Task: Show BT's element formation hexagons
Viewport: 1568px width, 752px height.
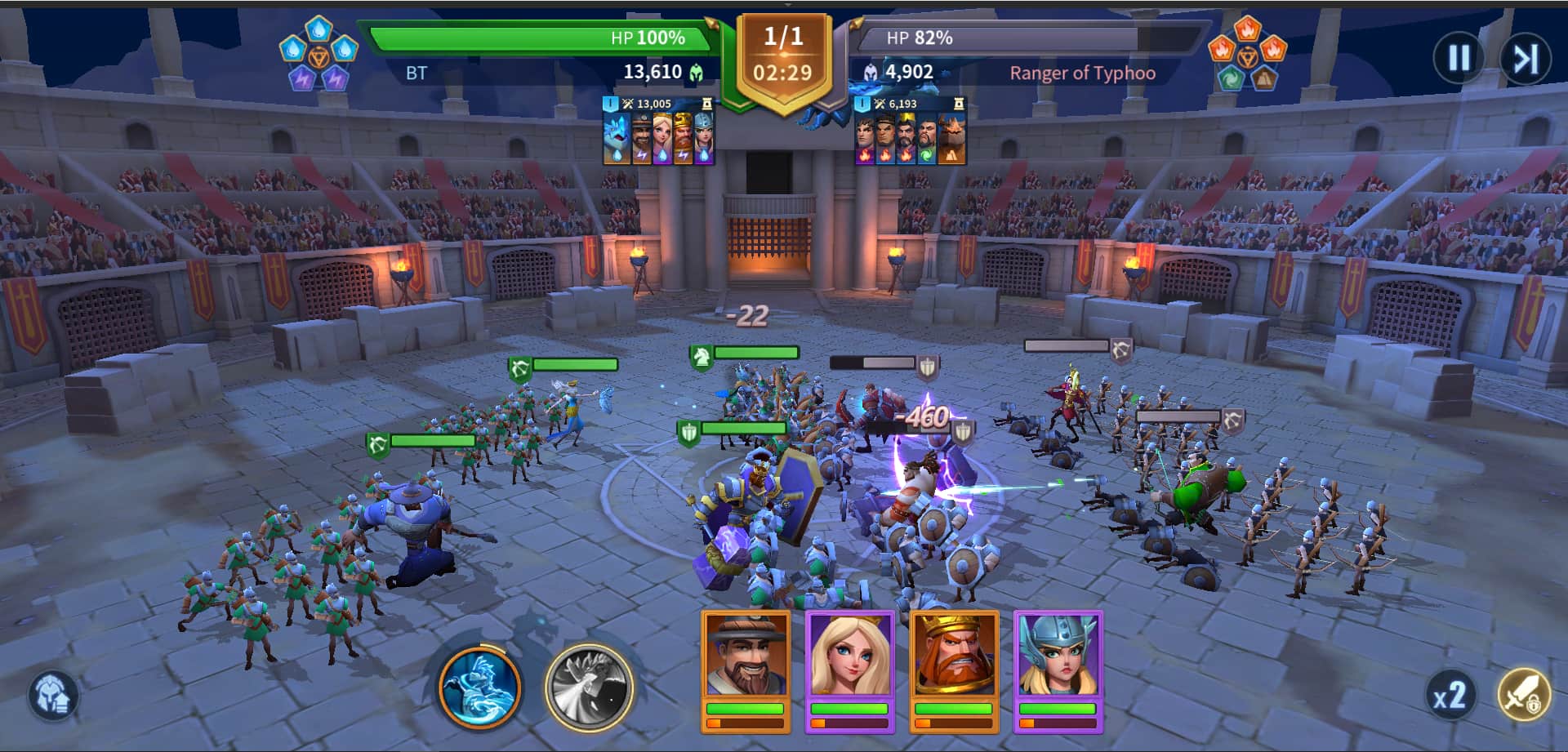Action: click(x=318, y=54)
